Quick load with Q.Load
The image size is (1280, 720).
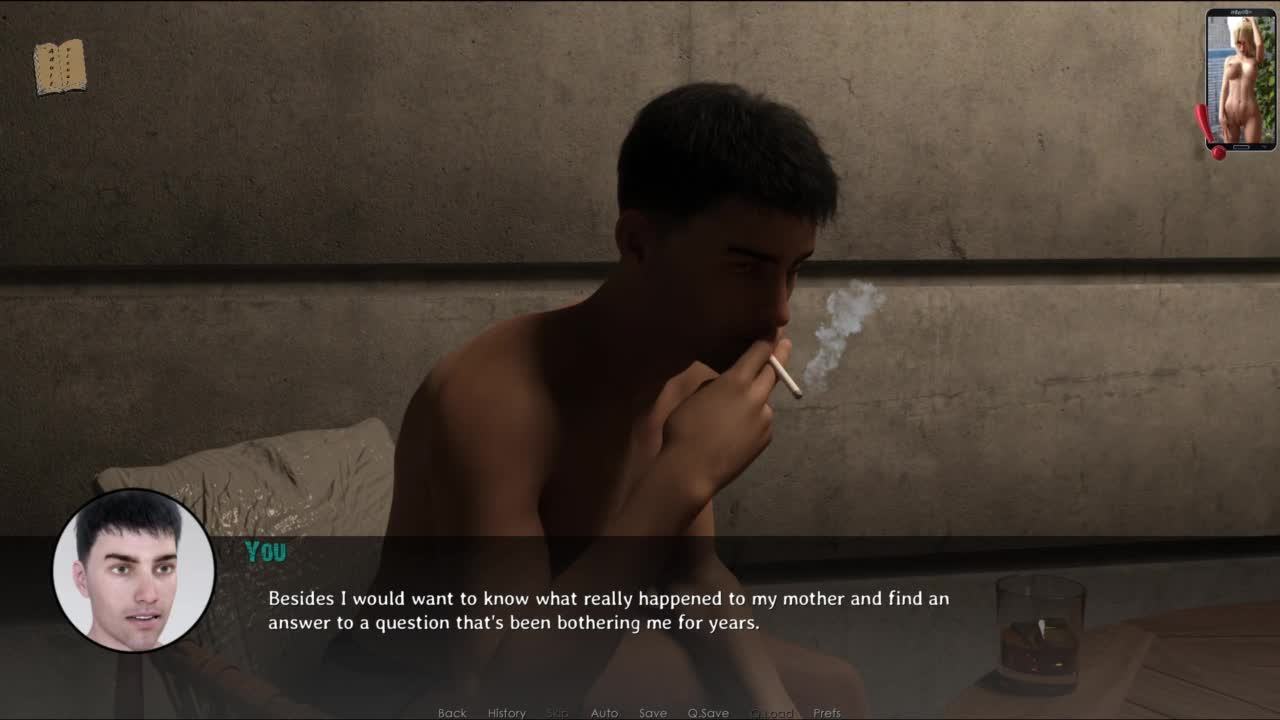(771, 713)
